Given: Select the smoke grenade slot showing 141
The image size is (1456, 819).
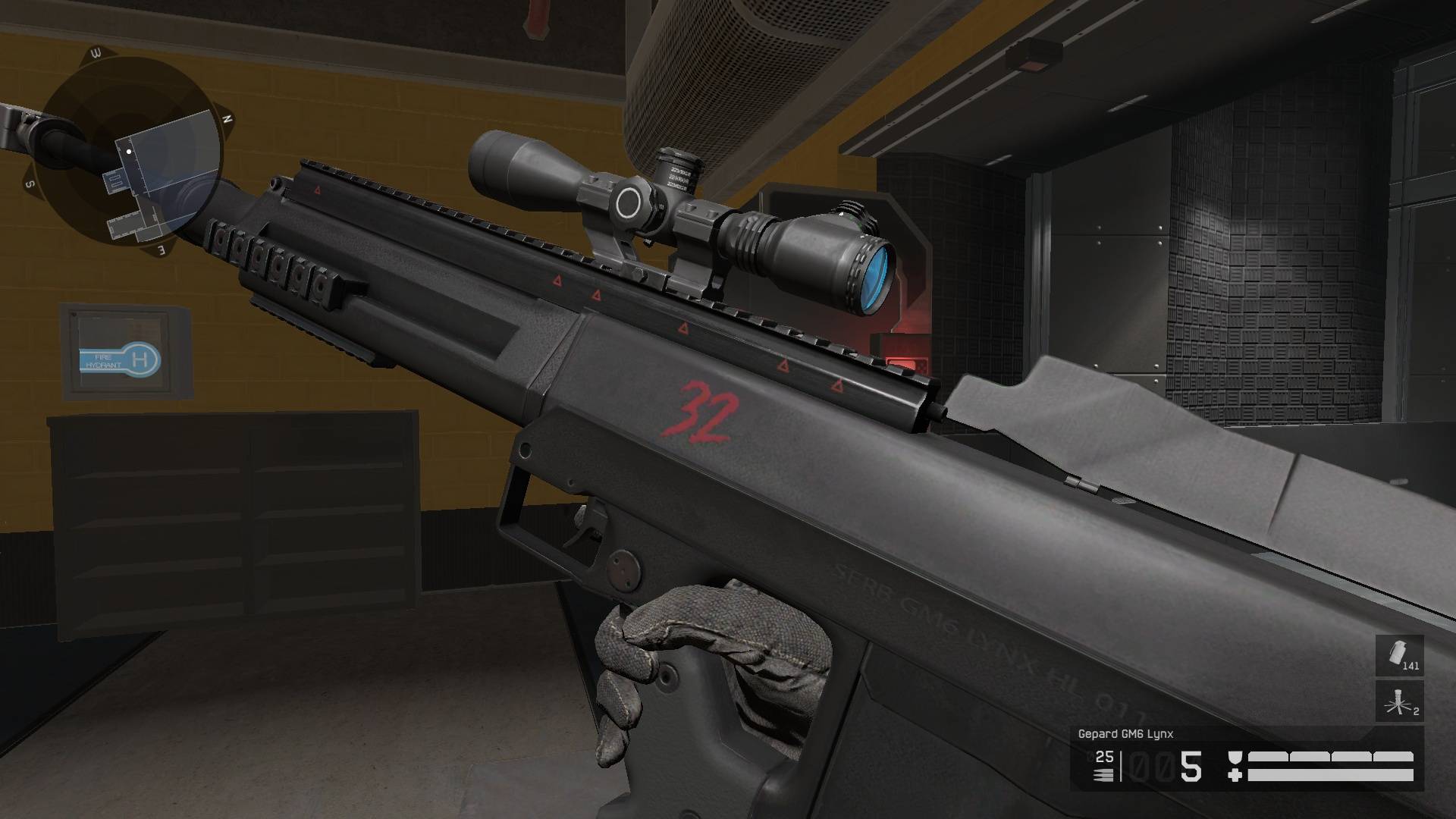Looking at the screenshot, I should (x=1399, y=655).
